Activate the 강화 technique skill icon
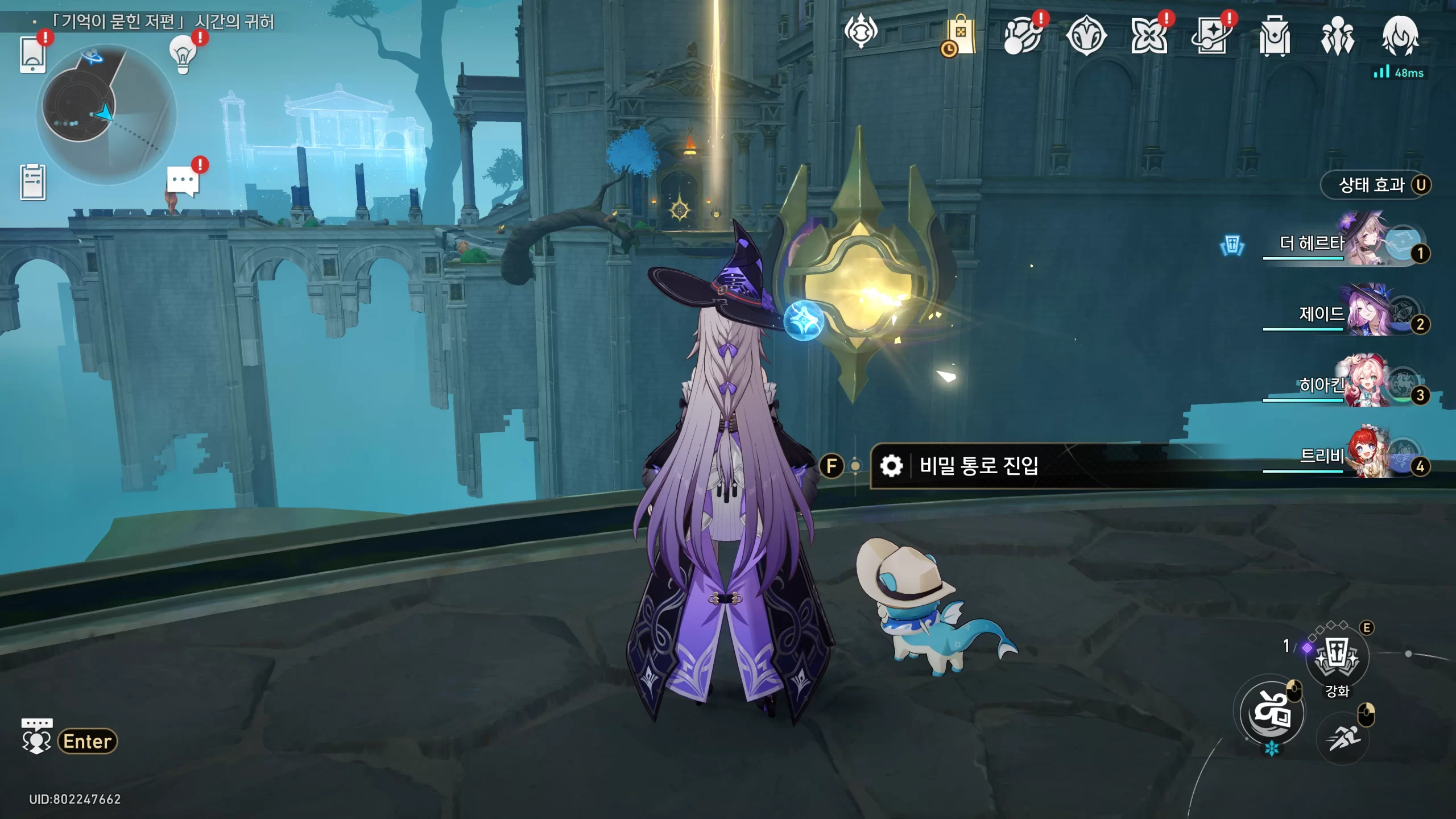Viewport: 1456px width, 819px height. pos(1337,657)
